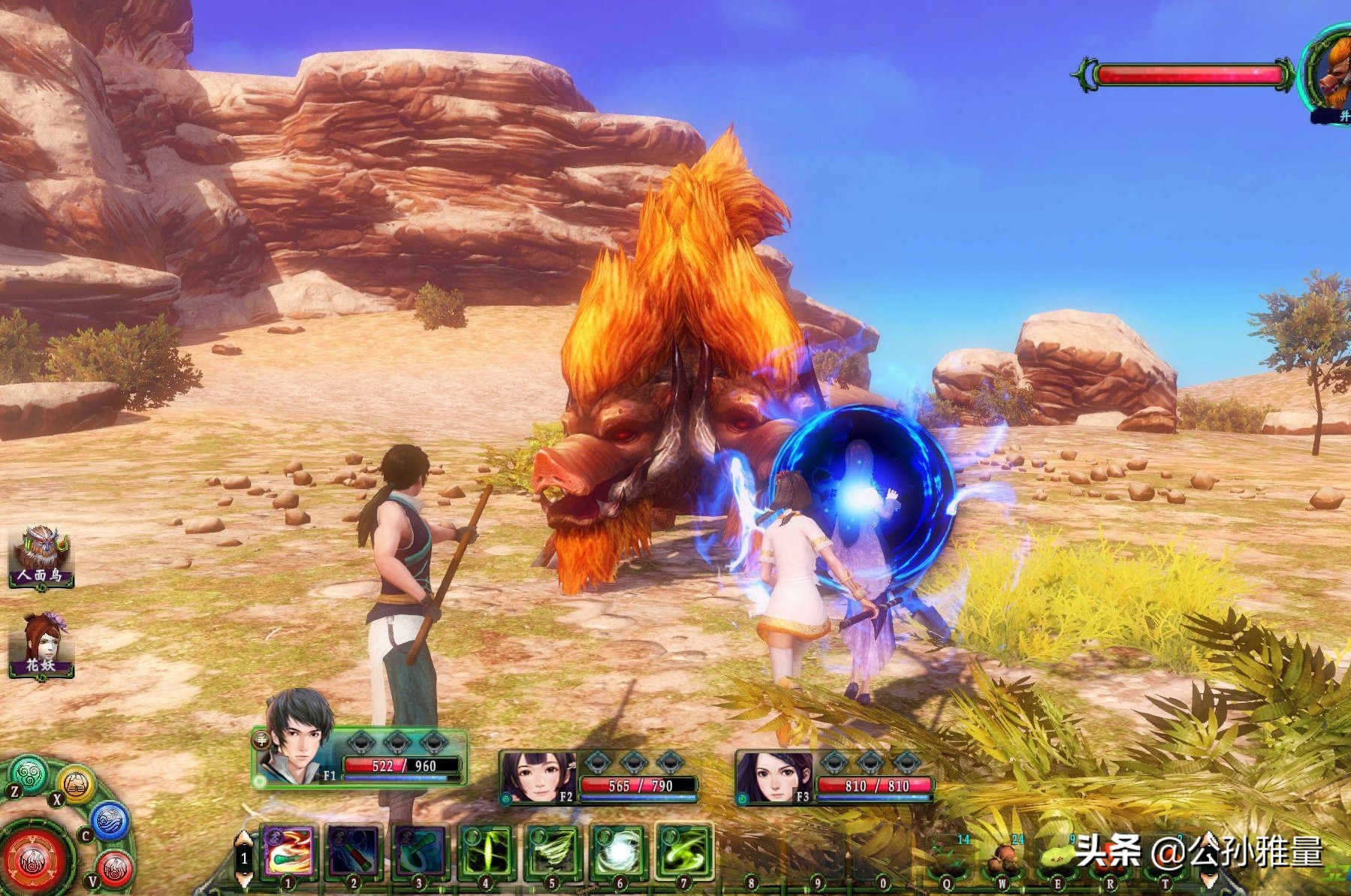1351x896 pixels.
Task: Cast the green slit-eye wind skill
Action: click(486, 852)
